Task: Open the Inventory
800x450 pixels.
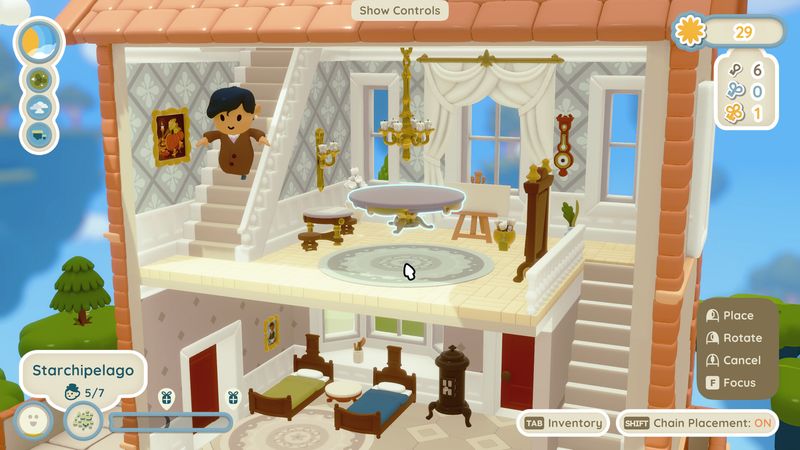Action: click(563, 423)
